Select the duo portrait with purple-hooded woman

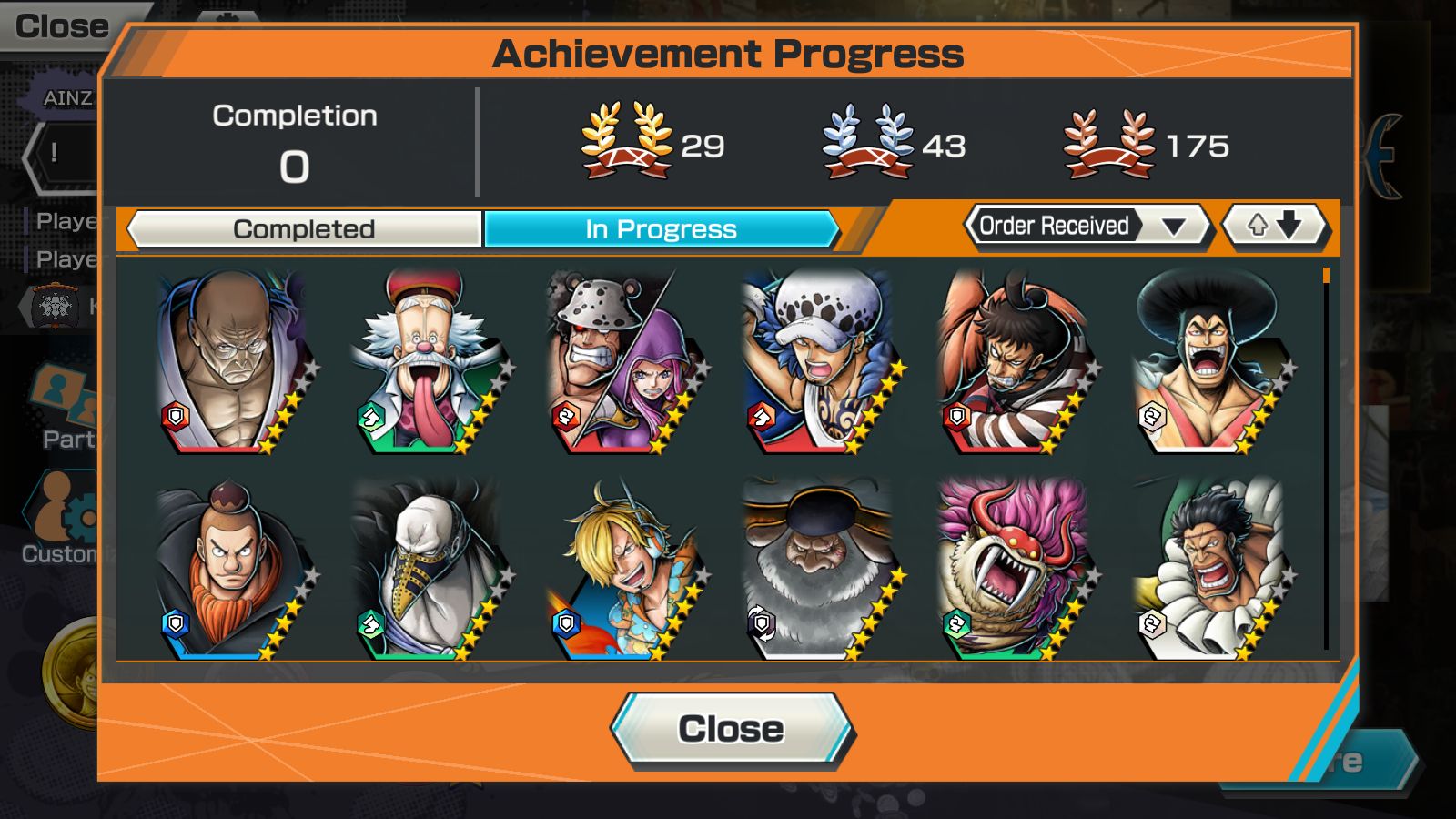click(x=624, y=361)
